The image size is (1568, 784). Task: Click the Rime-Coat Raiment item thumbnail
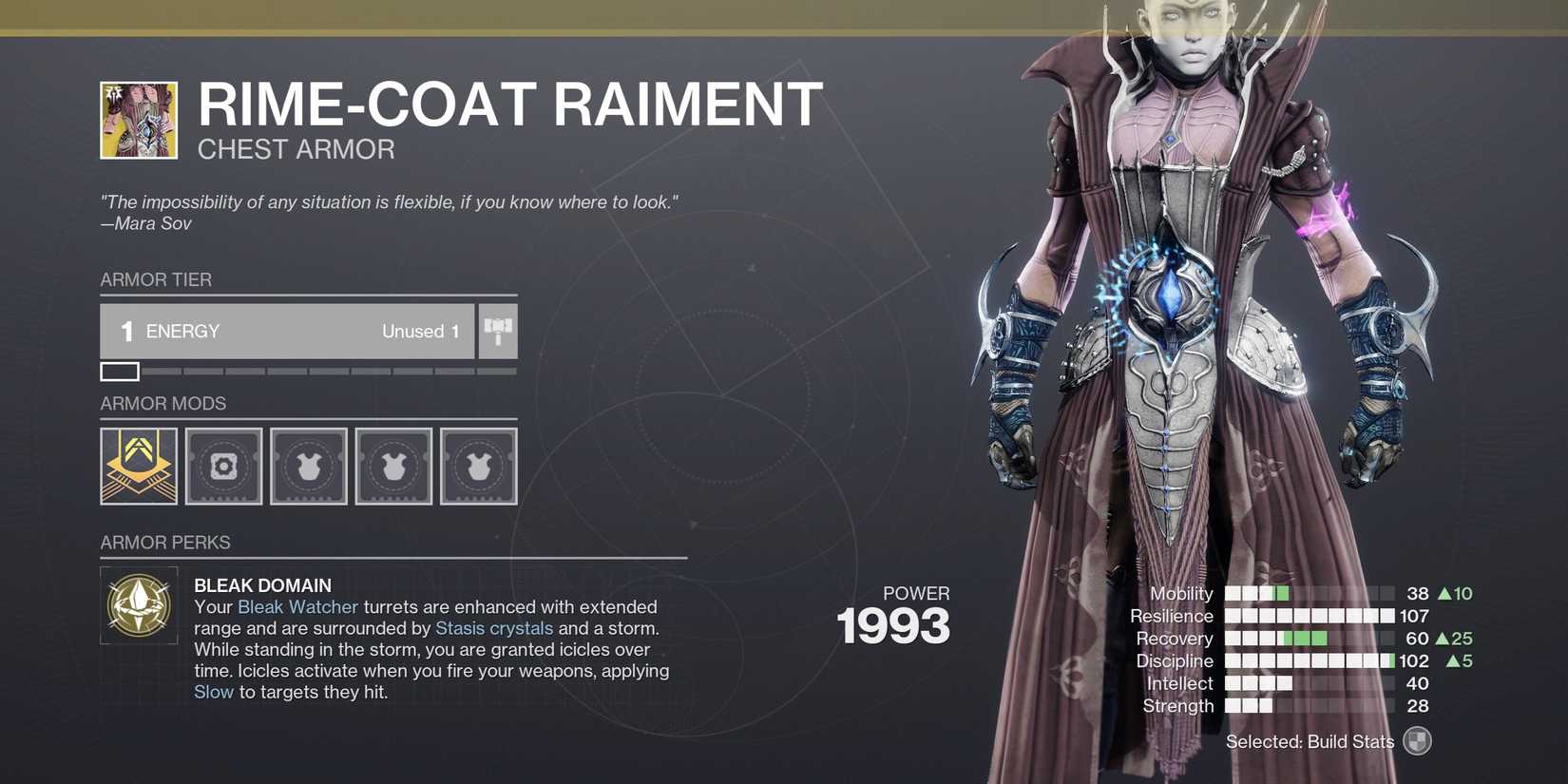click(x=139, y=120)
